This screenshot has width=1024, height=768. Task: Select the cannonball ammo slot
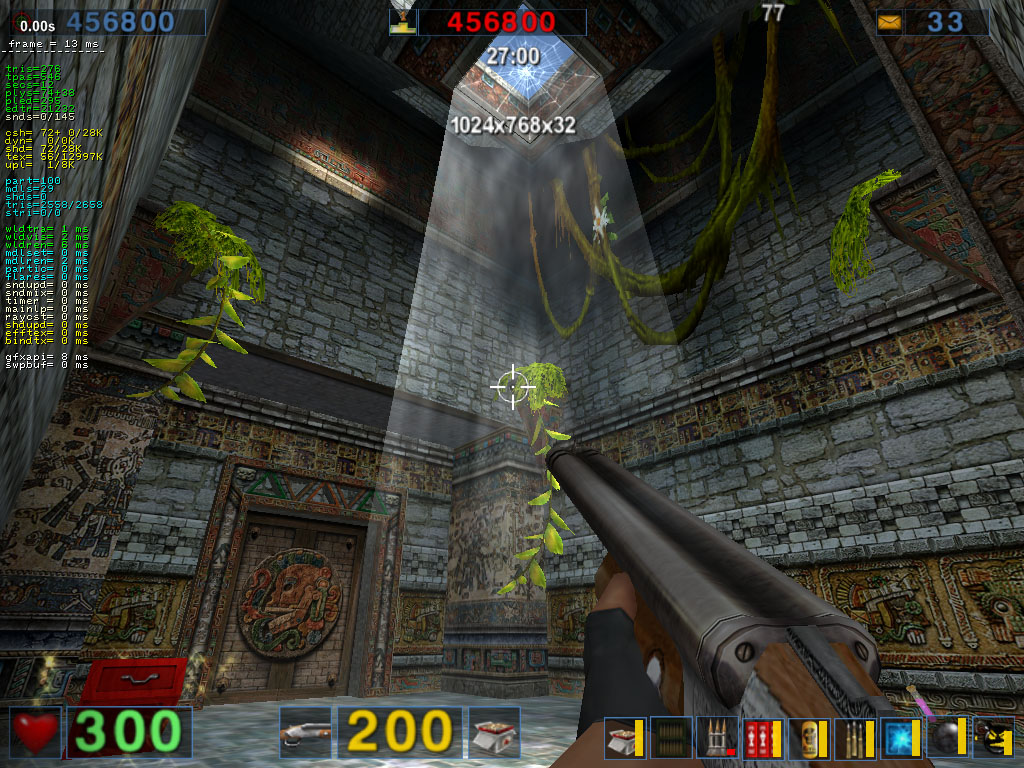click(947, 738)
